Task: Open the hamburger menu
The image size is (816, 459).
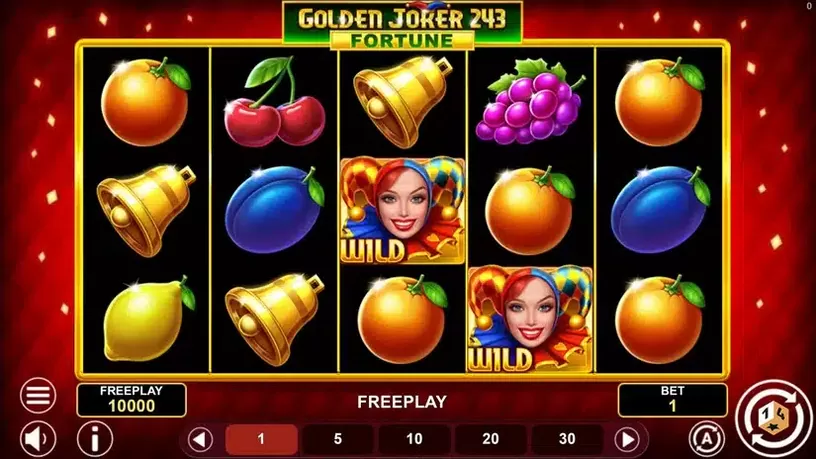Action: click(x=39, y=395)
